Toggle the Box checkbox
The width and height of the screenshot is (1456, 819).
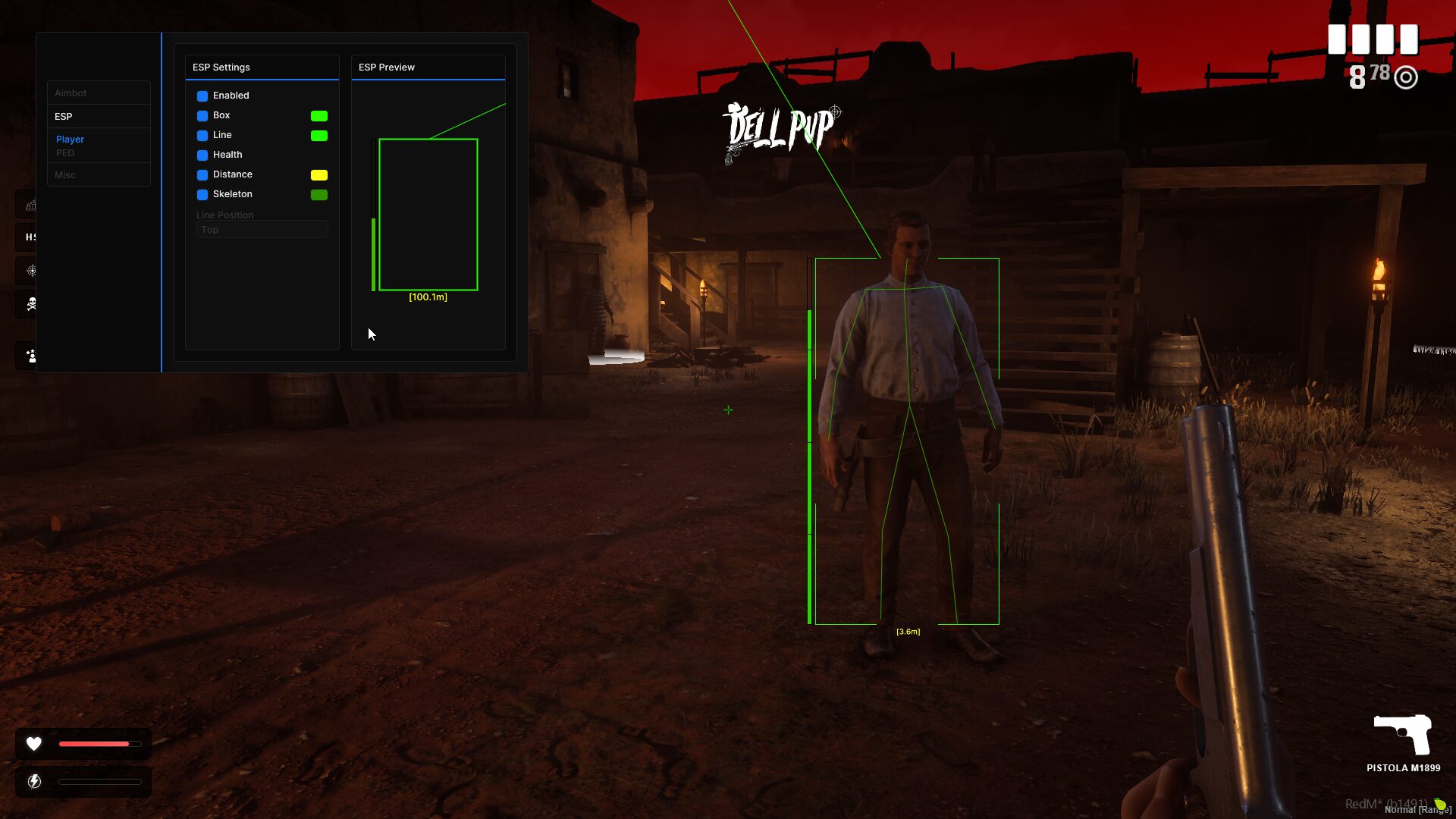click(x=202, y=116)
